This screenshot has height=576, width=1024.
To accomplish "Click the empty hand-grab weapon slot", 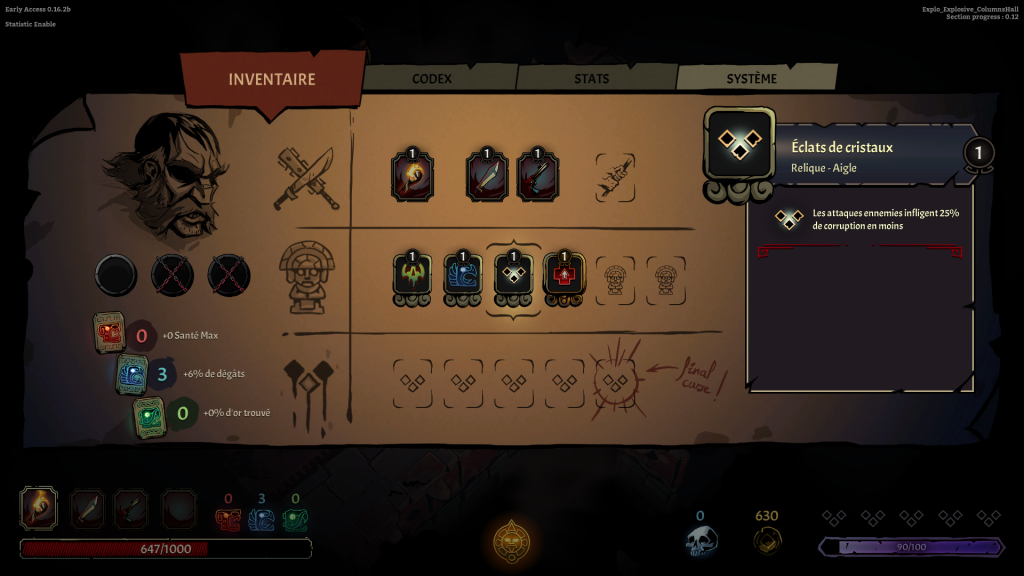I will (615, 177).
